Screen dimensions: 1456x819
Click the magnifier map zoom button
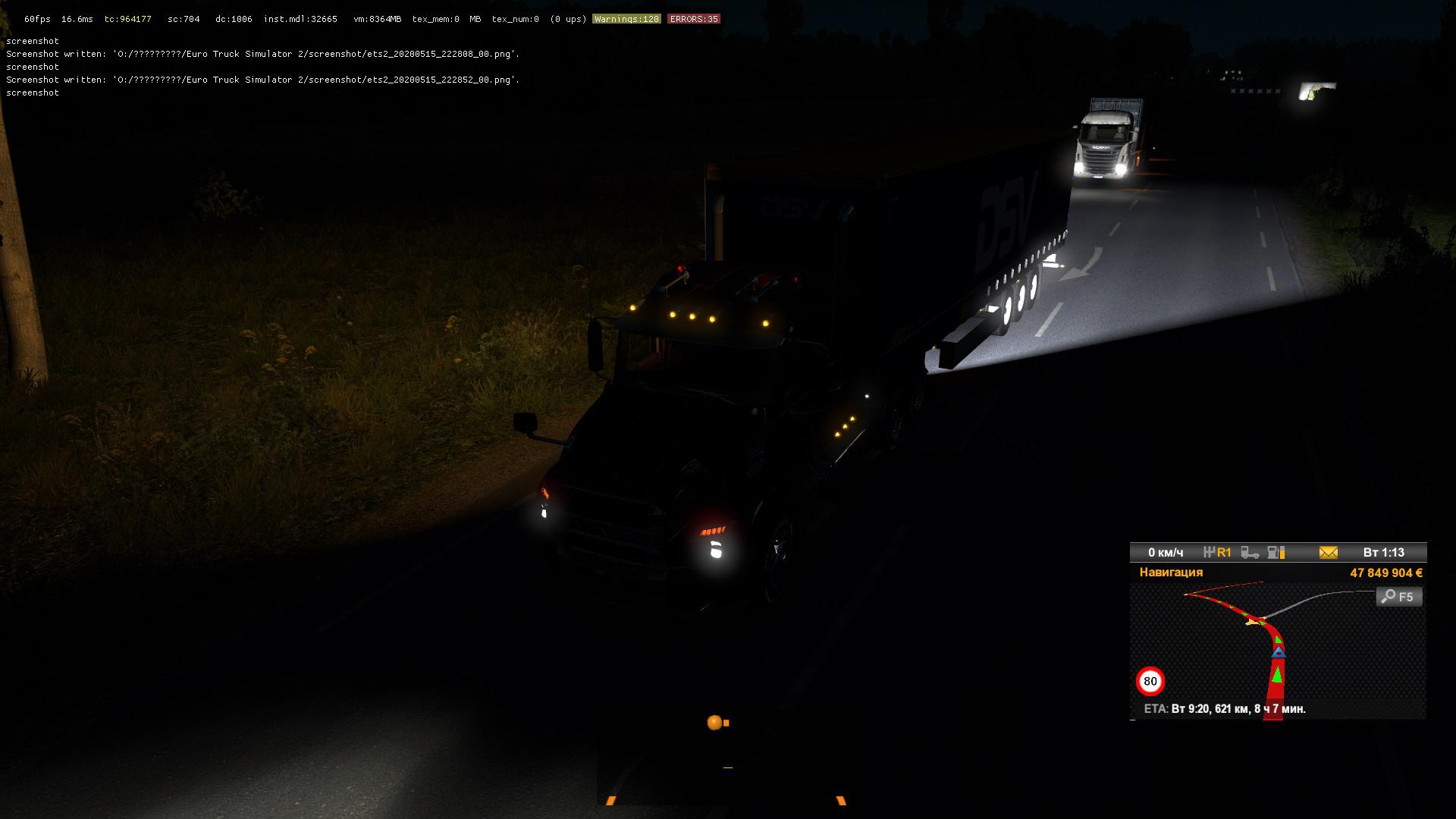1398,597
